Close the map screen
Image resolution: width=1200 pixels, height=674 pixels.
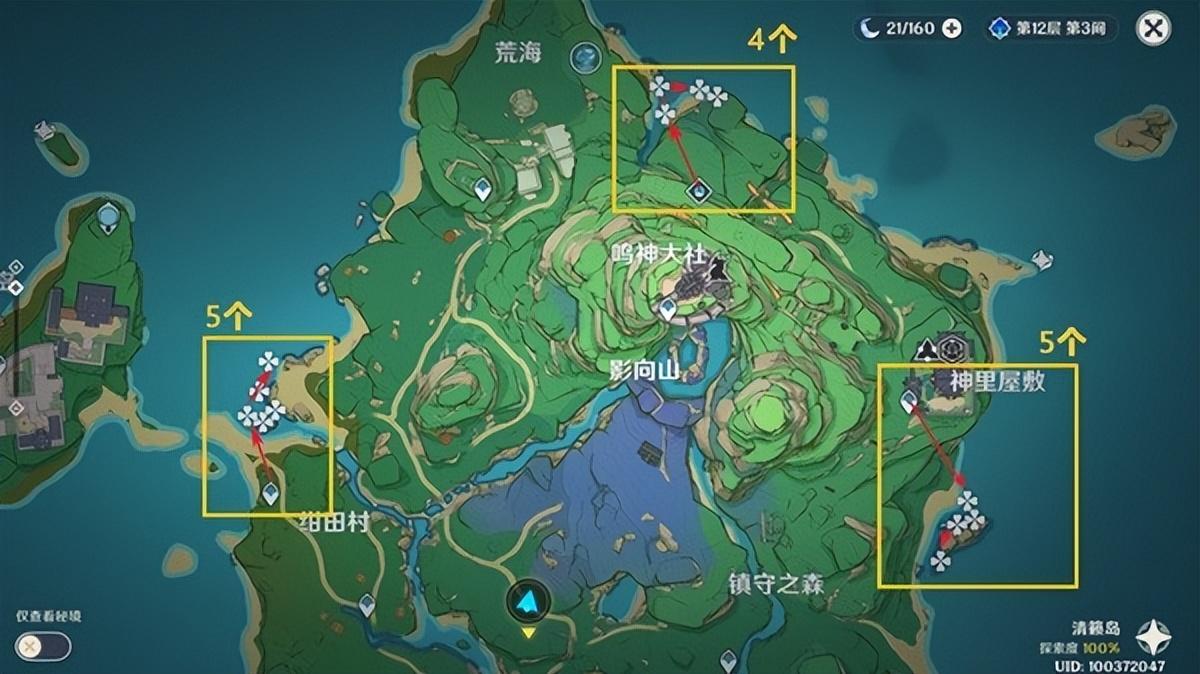(x=1153, y=28)
